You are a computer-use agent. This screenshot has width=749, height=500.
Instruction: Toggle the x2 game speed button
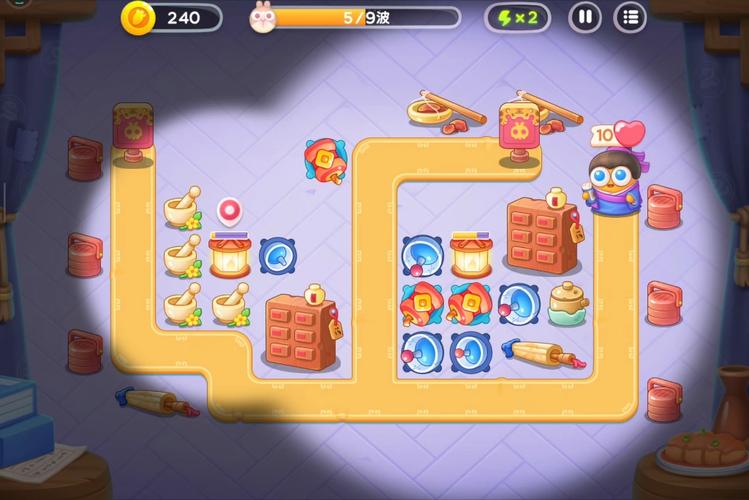[x=517, y=17]
